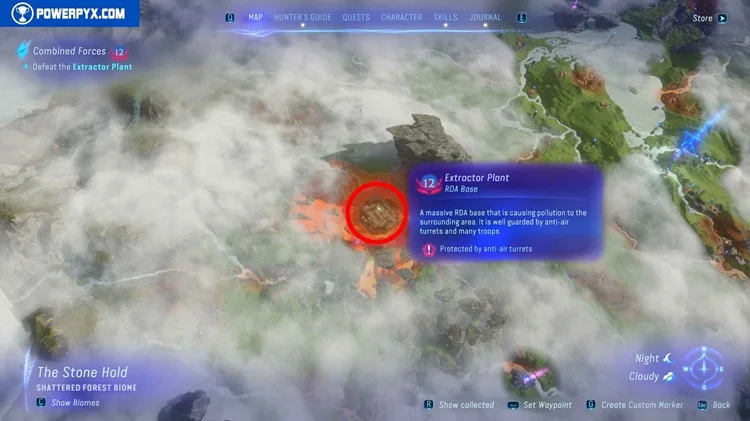
Task: Click the compass icon
Action: [706, 366]
